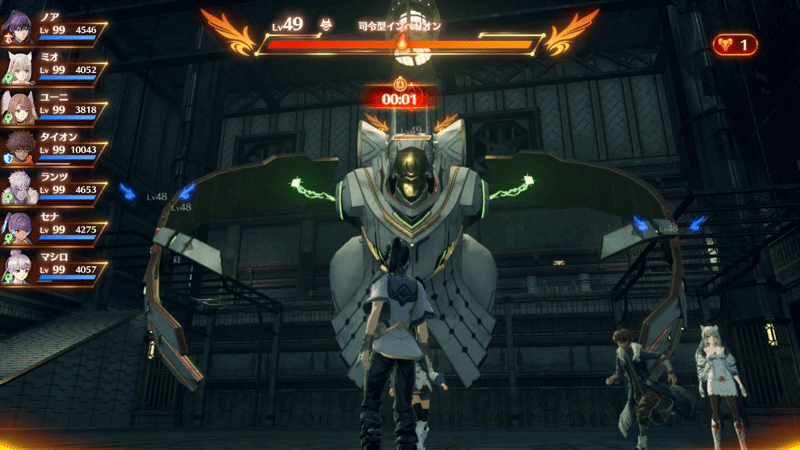
Task: Pick タイオン's party row
Action: 55,144
